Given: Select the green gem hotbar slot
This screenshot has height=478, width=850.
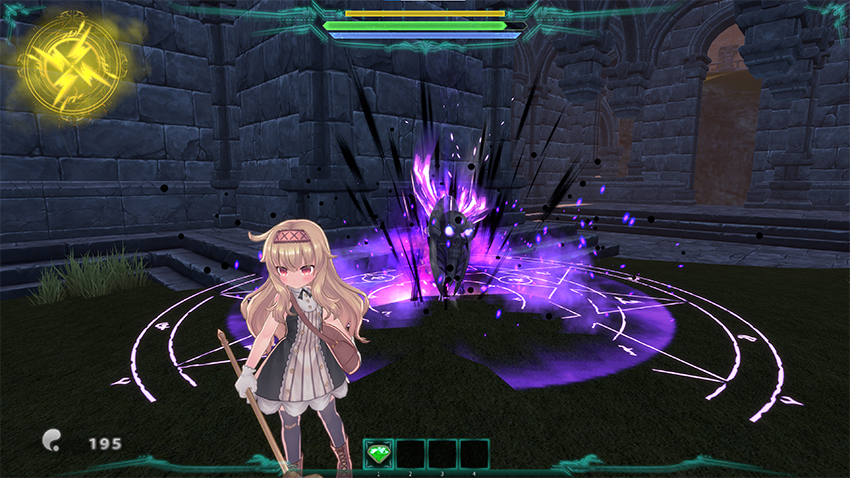Looking at the screenshot, I should point(378,454).
